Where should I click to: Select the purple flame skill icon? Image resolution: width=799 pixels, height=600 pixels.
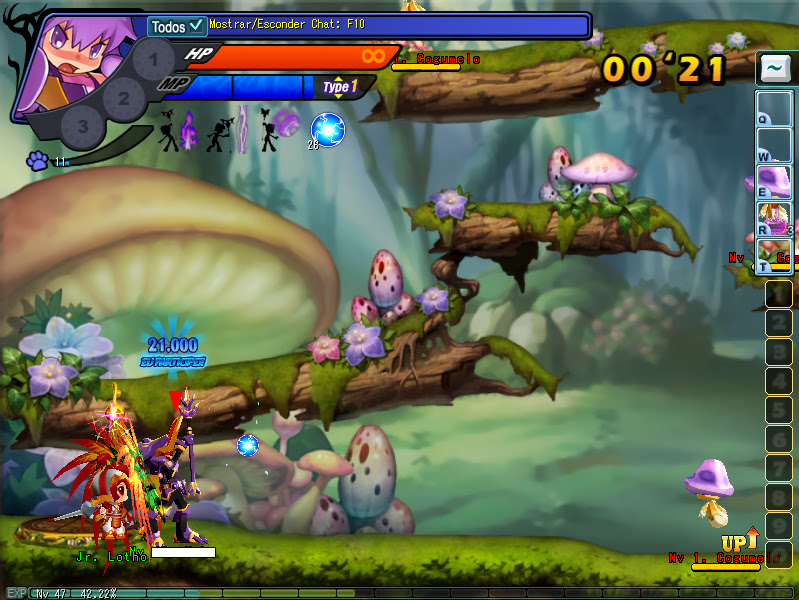pos(190,130)
